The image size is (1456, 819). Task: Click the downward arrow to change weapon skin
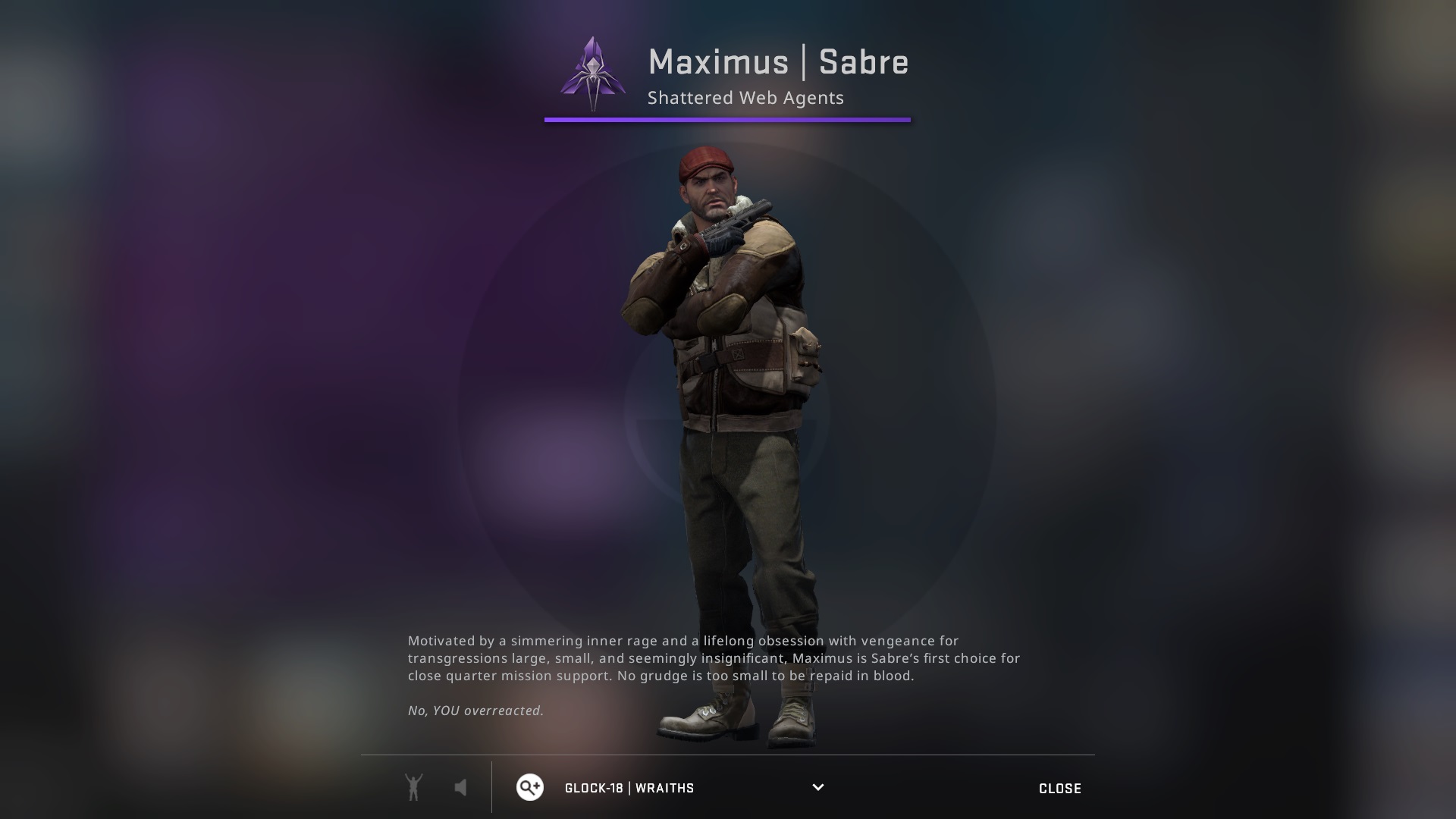[817, 788]
